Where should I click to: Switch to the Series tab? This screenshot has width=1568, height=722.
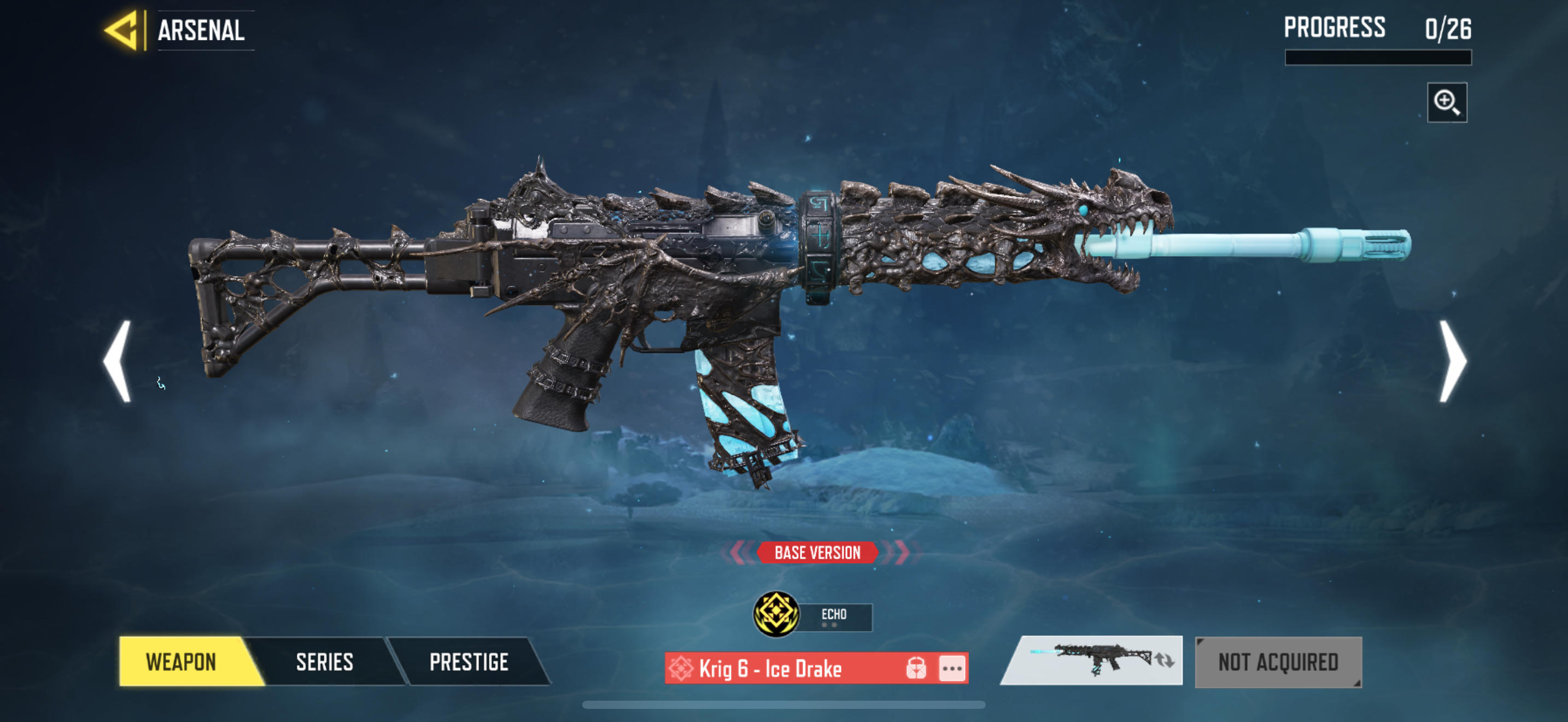coord(324,662)
